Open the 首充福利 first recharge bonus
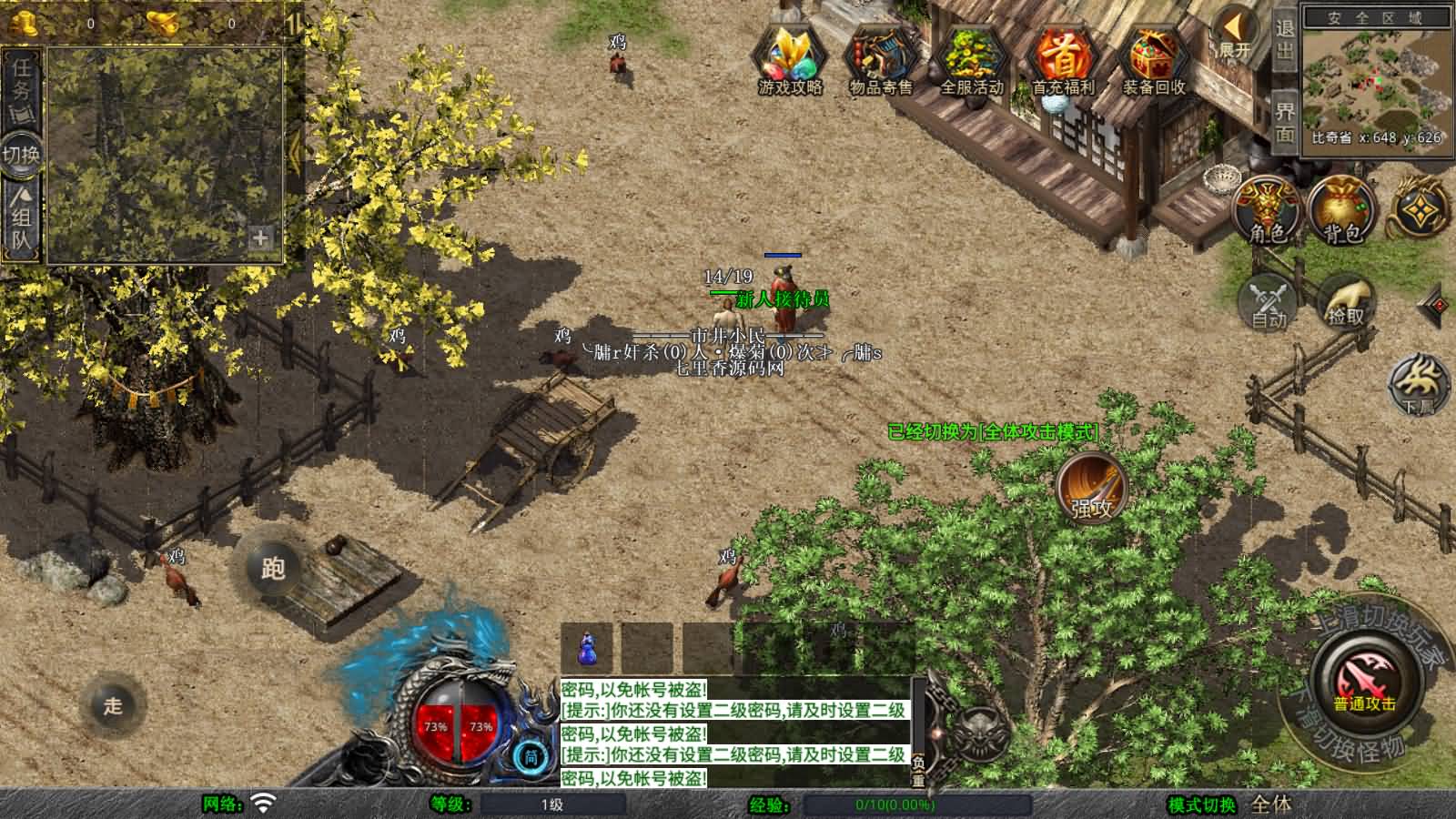Viewport: 1456px width, 819px height. pos(1062,59)
